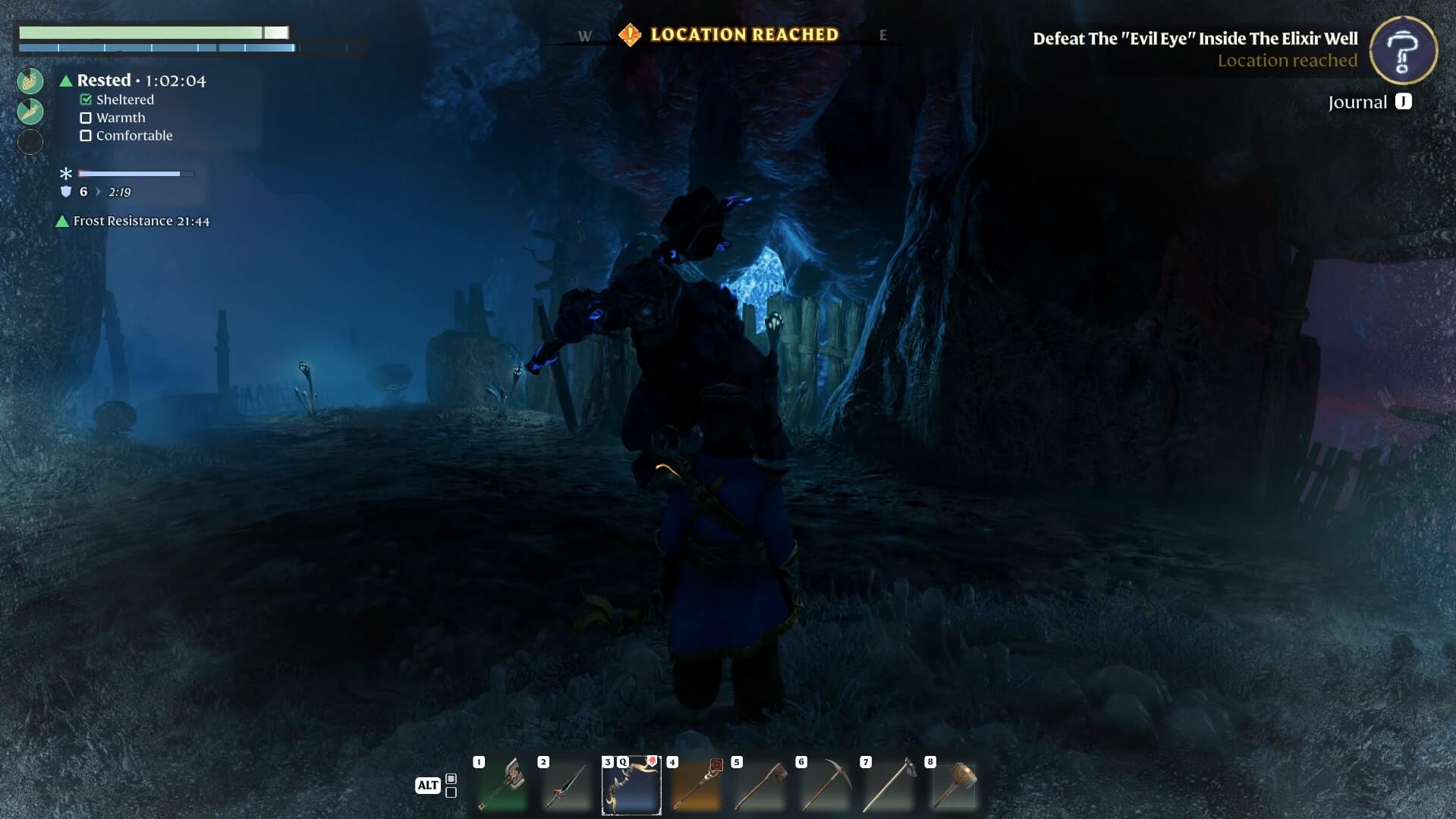1456x819 pixels.
Task: Click the Frost Resistance buff entry
Action: [140, 221]
